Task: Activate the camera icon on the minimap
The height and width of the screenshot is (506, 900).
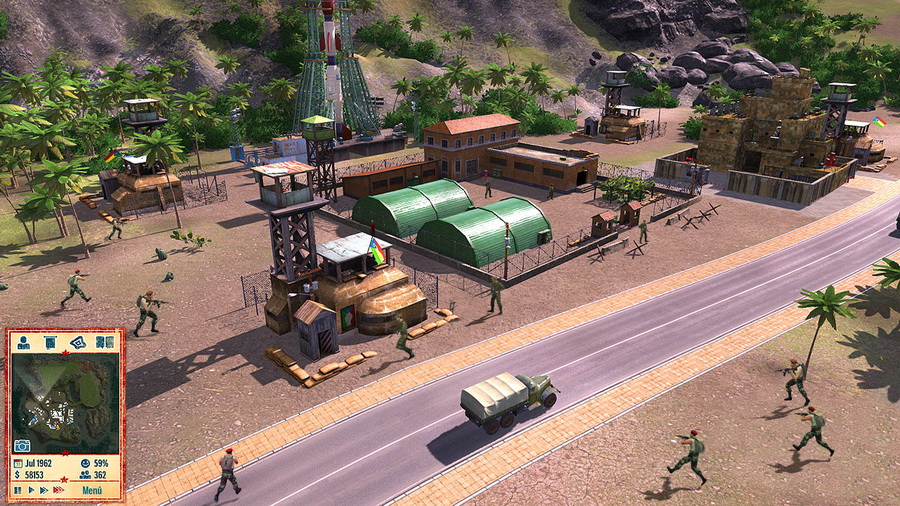Action: pos(22,445)
